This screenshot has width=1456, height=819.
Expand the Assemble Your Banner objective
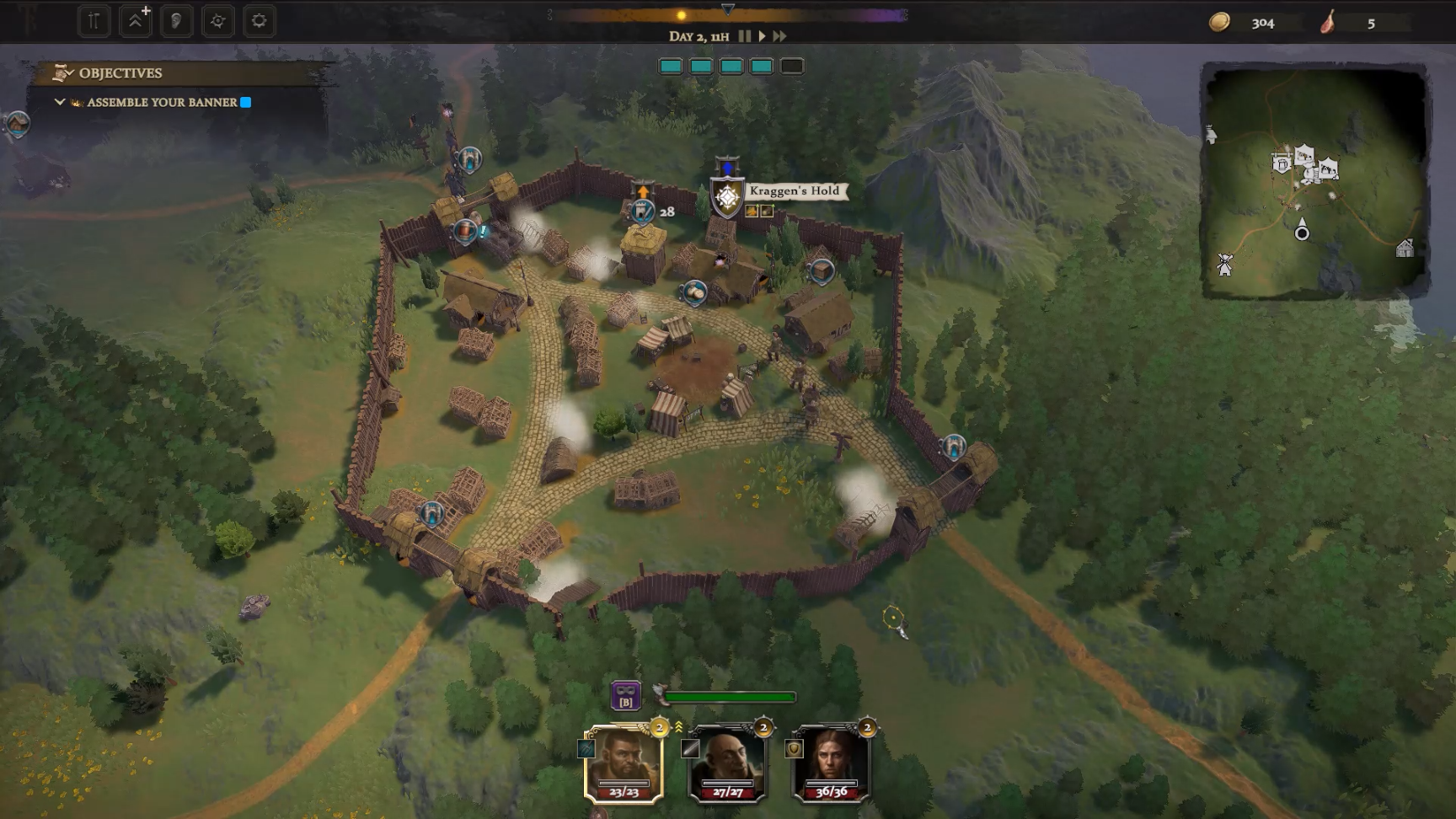pyautogui.click(x=60, y=102)
